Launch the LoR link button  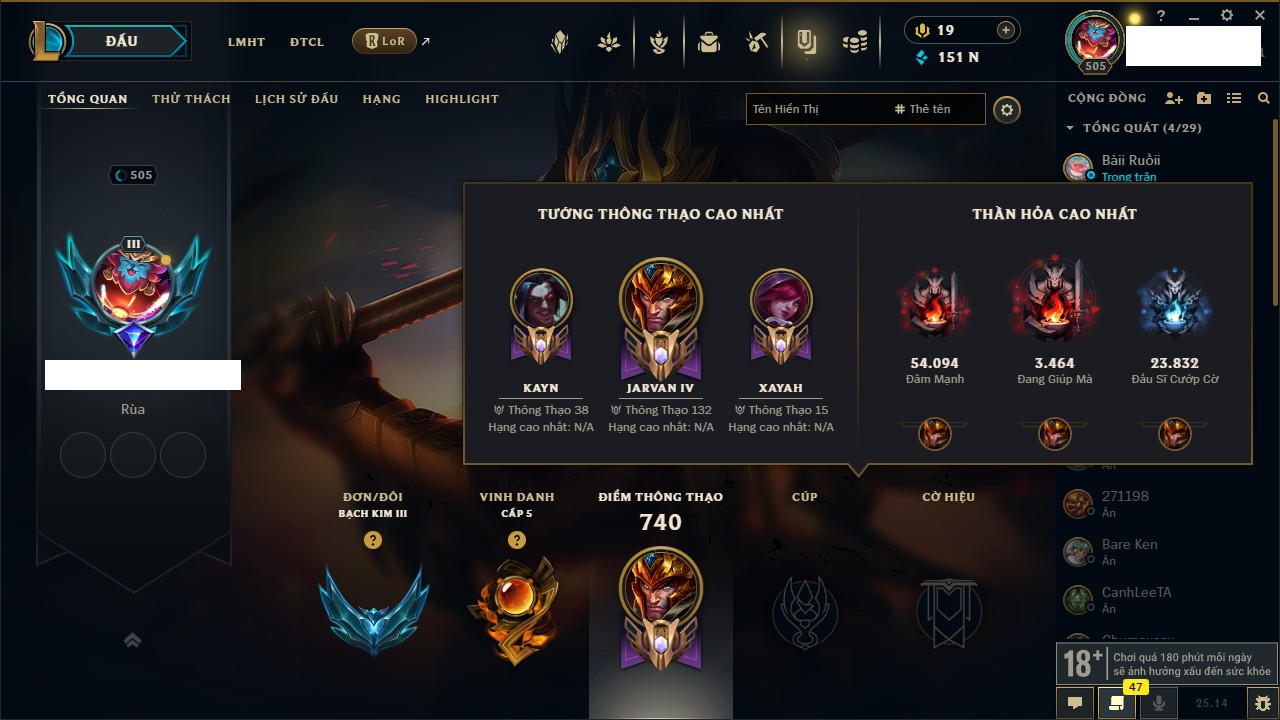[384, 41]
